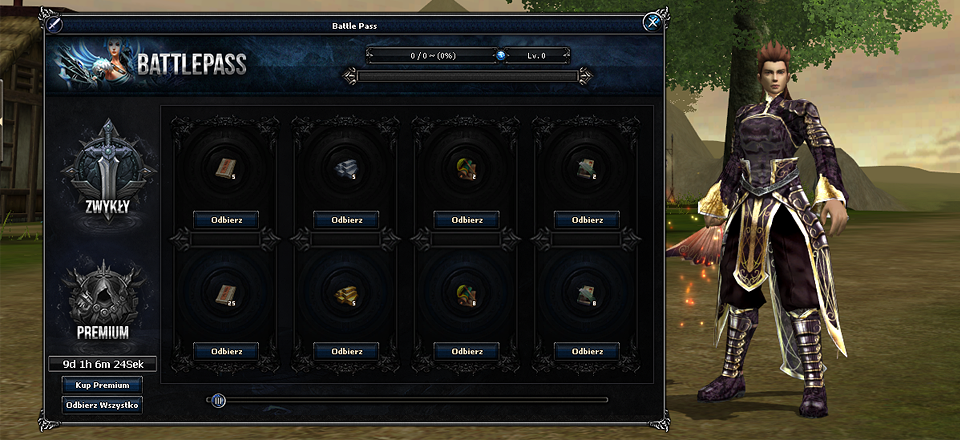This screenshot has width=960, height=440.
Task: Select the red book reward with count 25
Action: coord(225,295)
